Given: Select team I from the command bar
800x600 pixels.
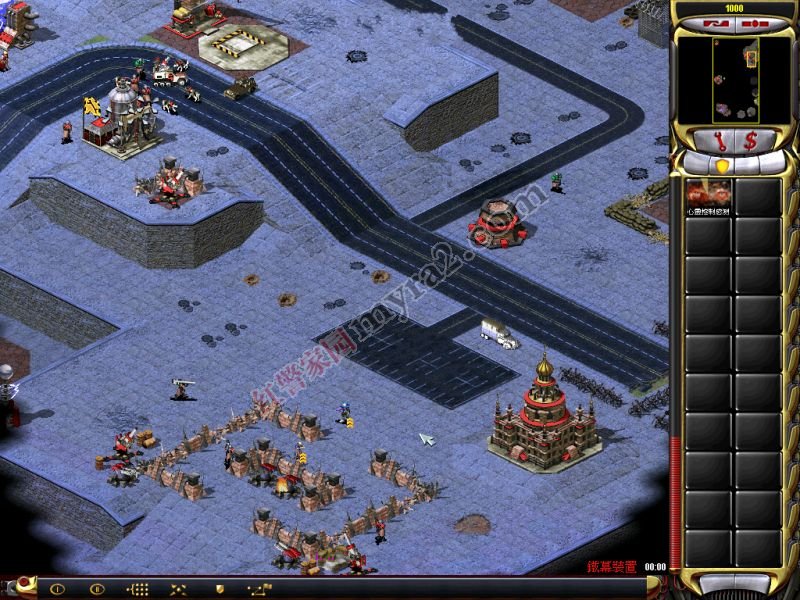Looking at the screenshot, I should point(56,589).
